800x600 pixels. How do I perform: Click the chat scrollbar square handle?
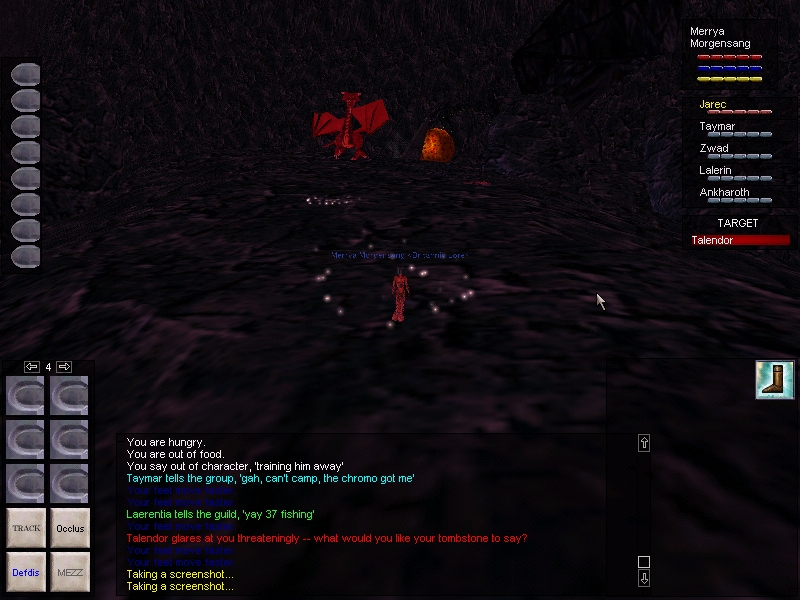[x=644, y=562]
